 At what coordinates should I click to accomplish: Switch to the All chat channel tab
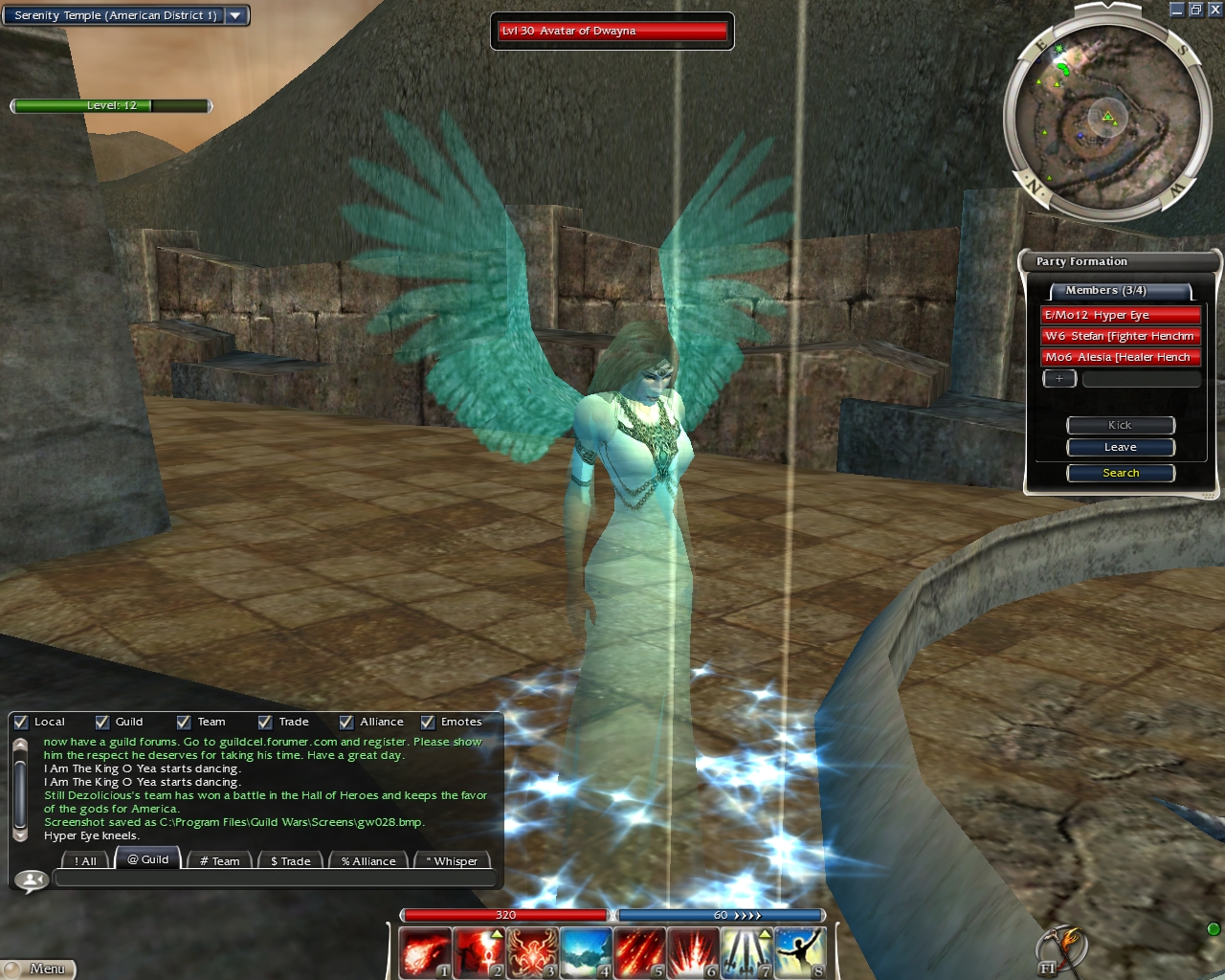pyautogui.click(x=84, y=860)
